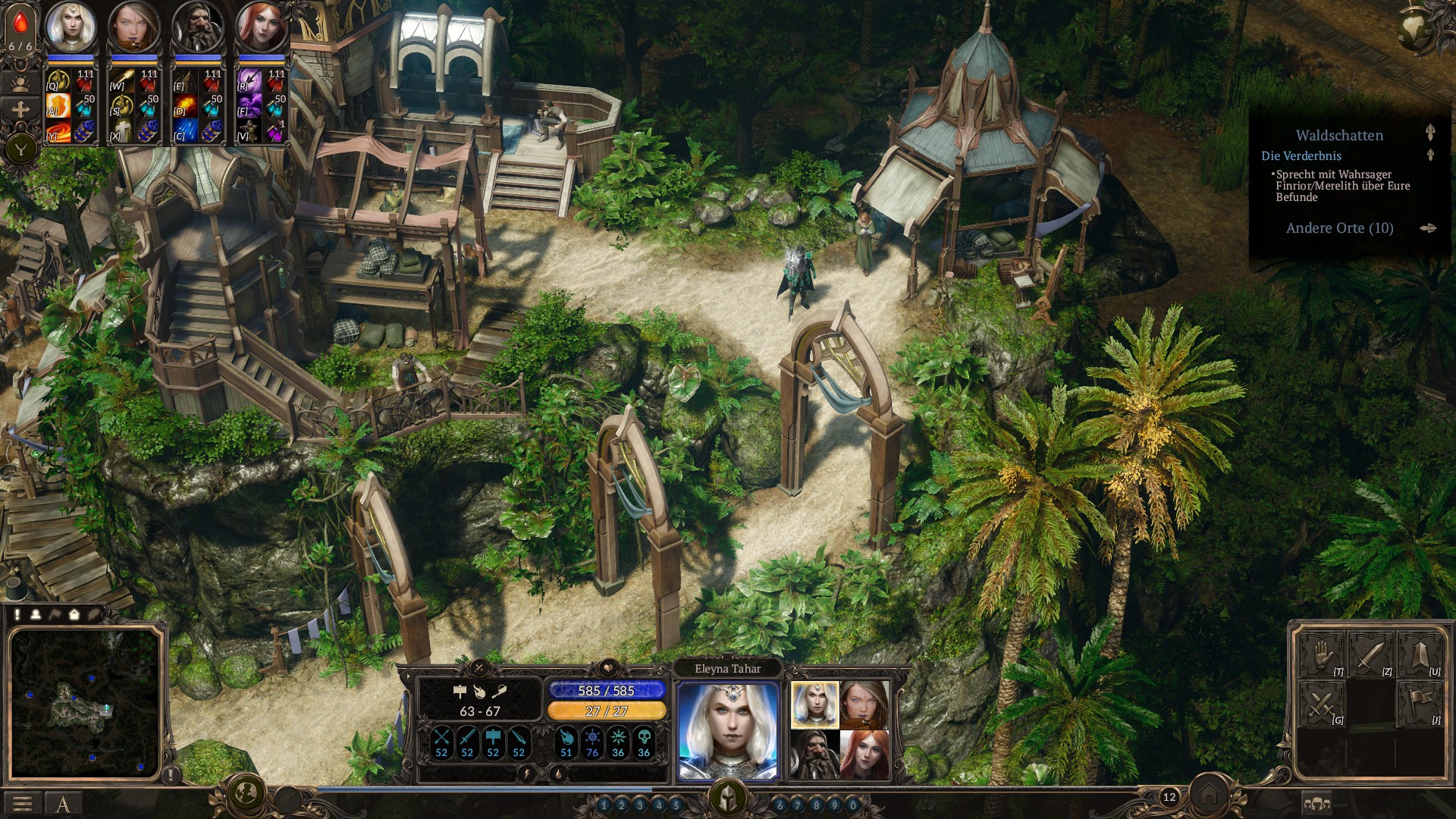Click the house icon button

(x=1209, y=796)
